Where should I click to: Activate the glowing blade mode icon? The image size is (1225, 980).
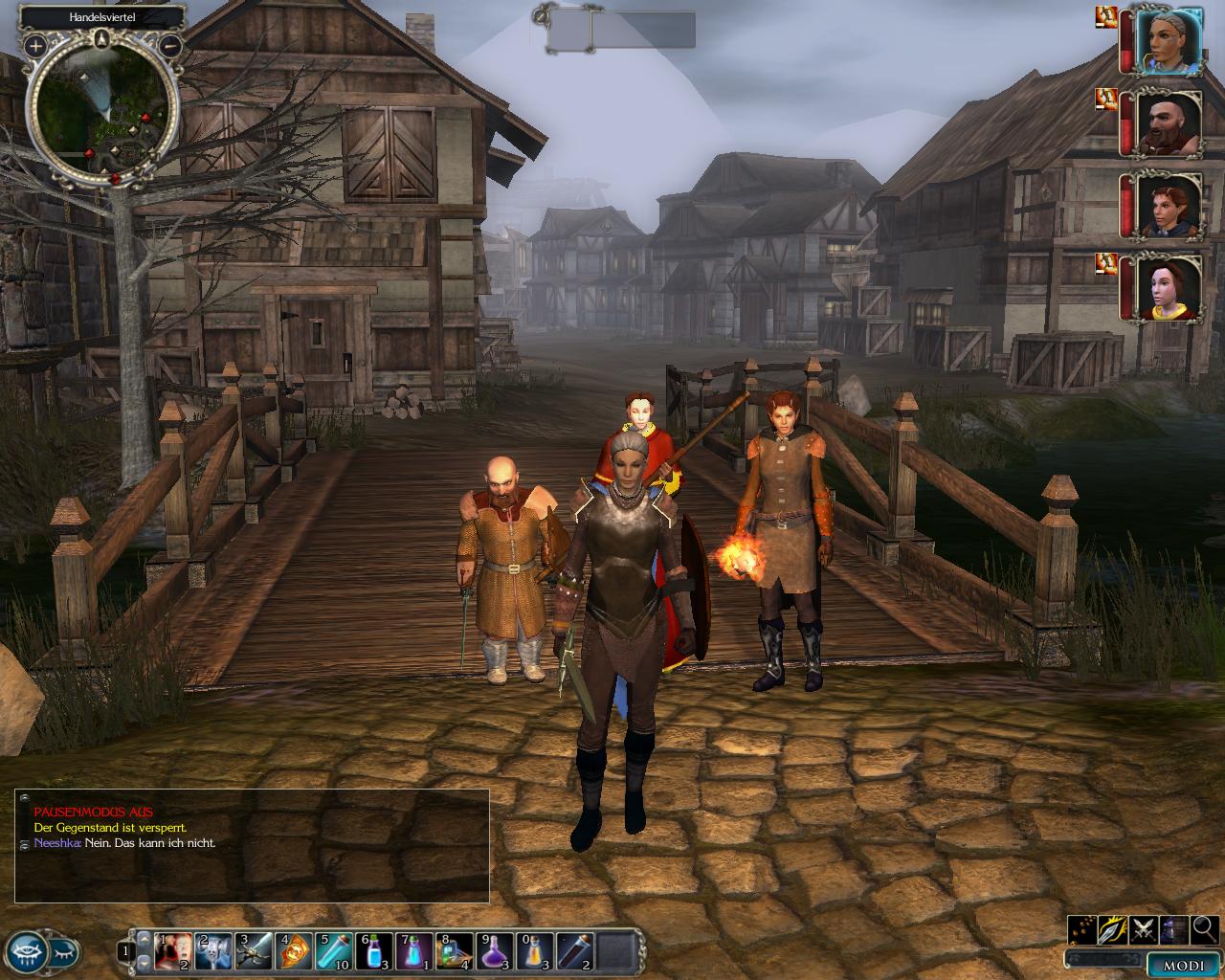[x=1113, y=927]
